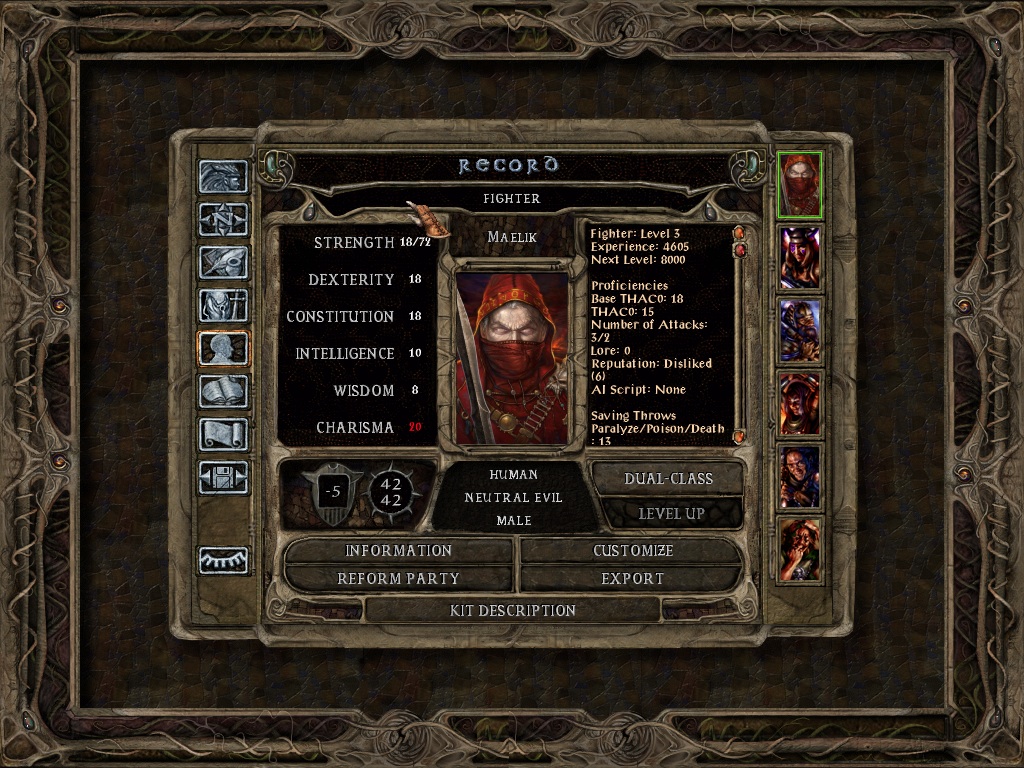
Task: Select the bottom portrait with hand over mouth
Action: click(x=800, y=549)
